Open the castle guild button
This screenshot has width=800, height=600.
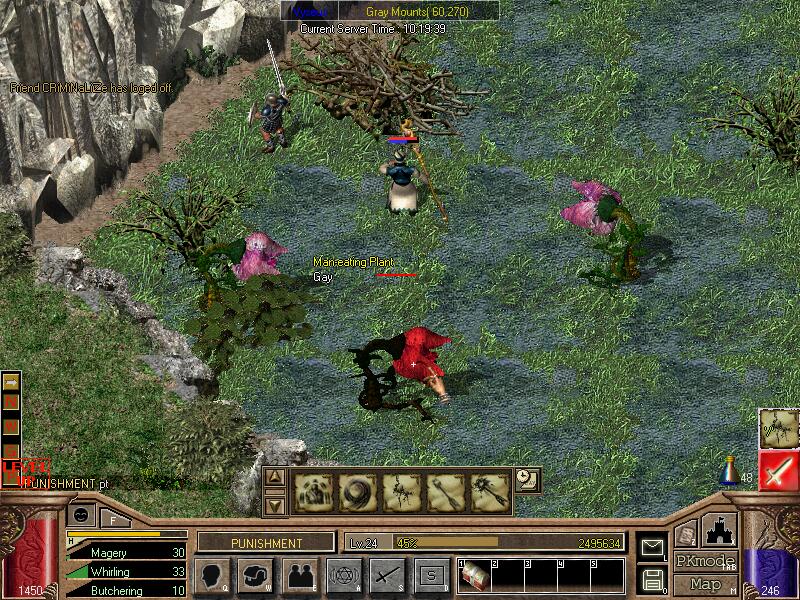721,530
